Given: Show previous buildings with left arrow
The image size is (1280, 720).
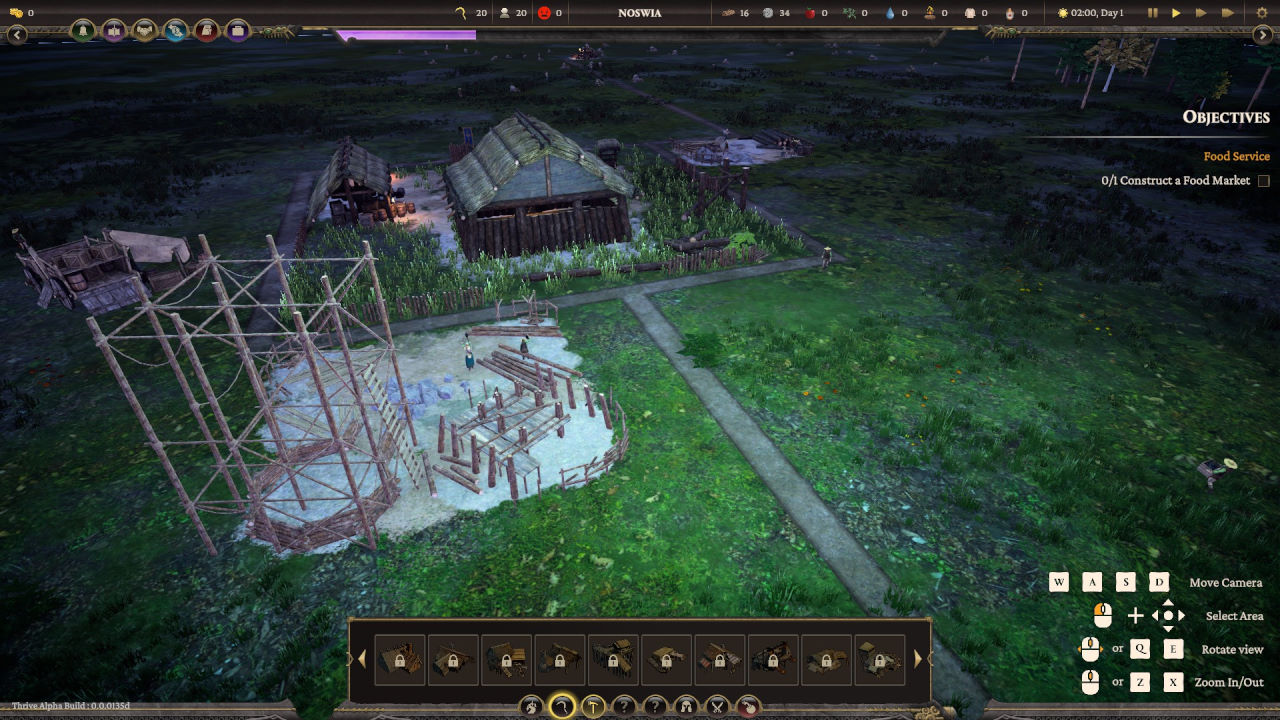Looking at the screenshot, I should pos(362,658).
